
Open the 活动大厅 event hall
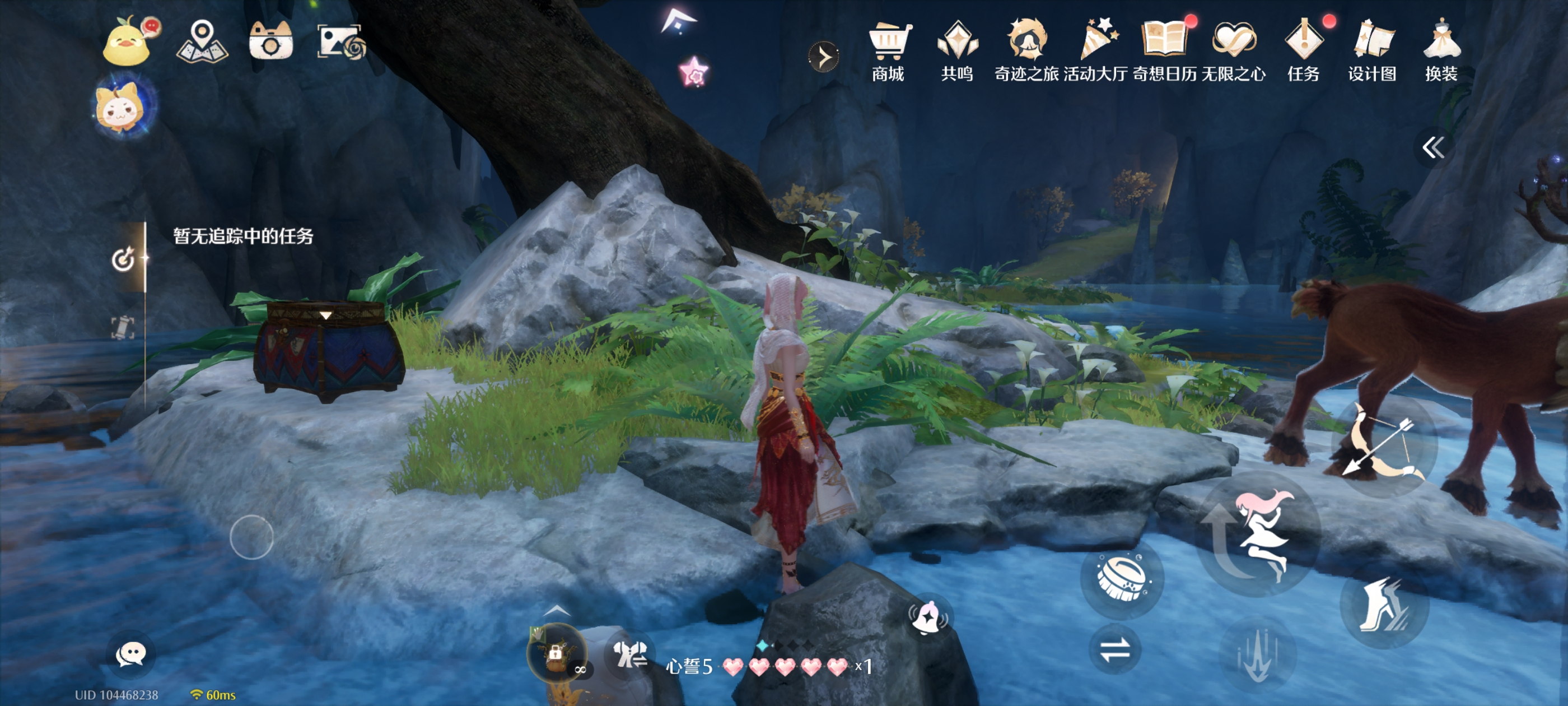tap(1096, 51)
